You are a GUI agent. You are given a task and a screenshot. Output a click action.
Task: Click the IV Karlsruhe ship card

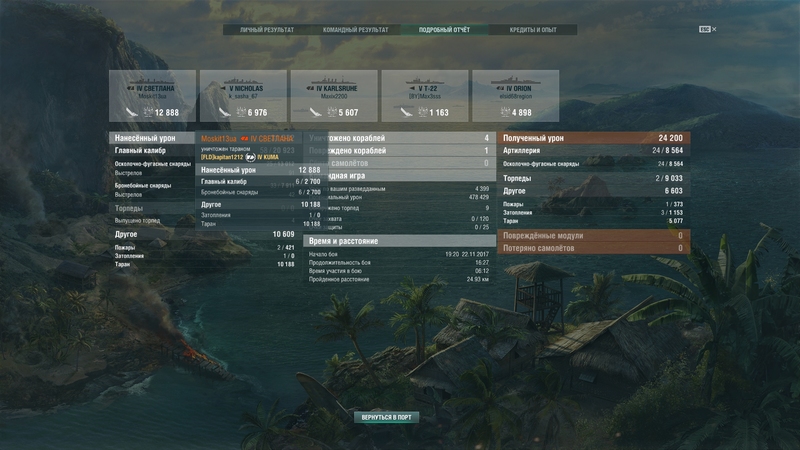pos(333,96)
